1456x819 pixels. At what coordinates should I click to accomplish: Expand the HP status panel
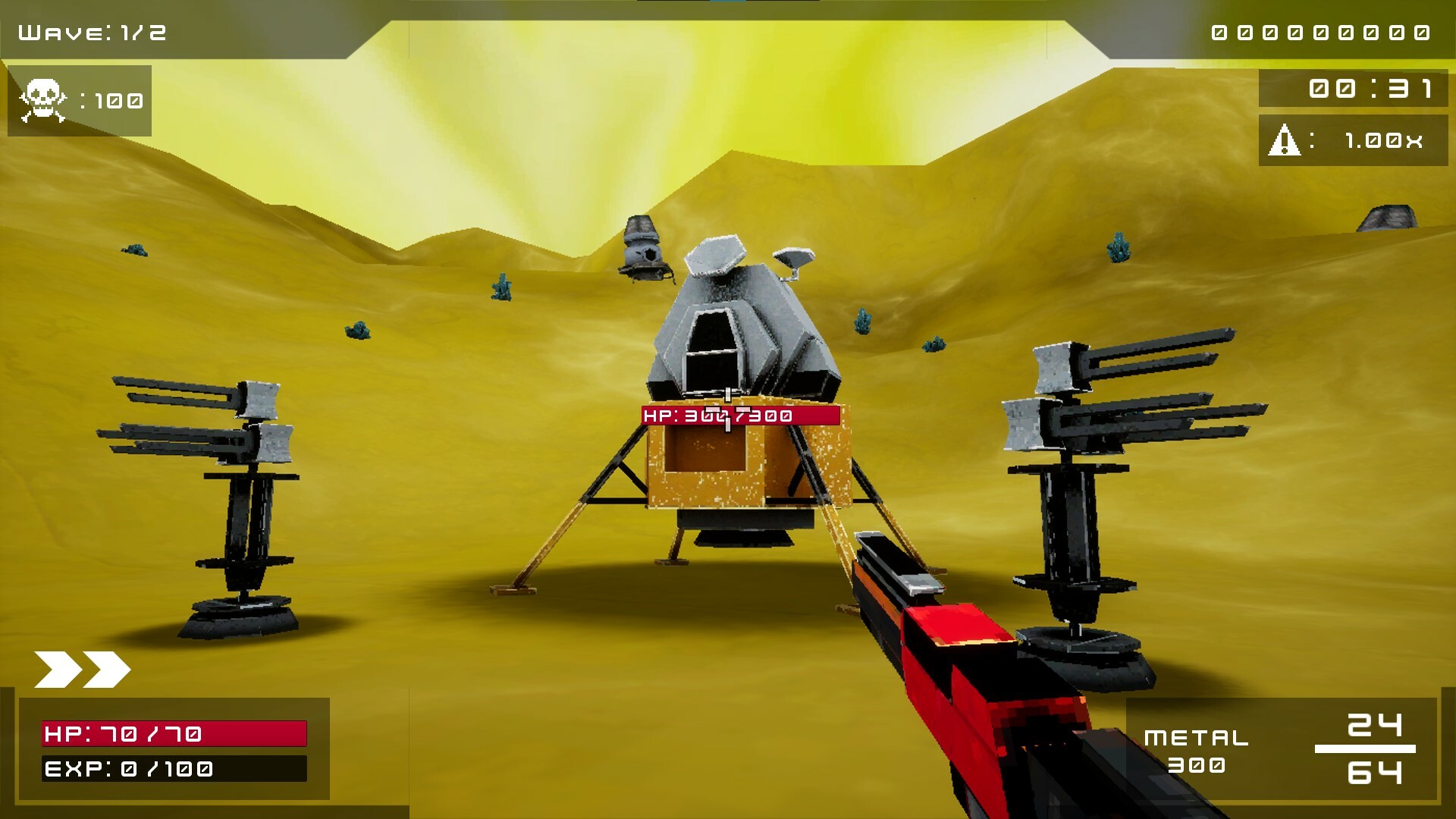coord(174,733)
